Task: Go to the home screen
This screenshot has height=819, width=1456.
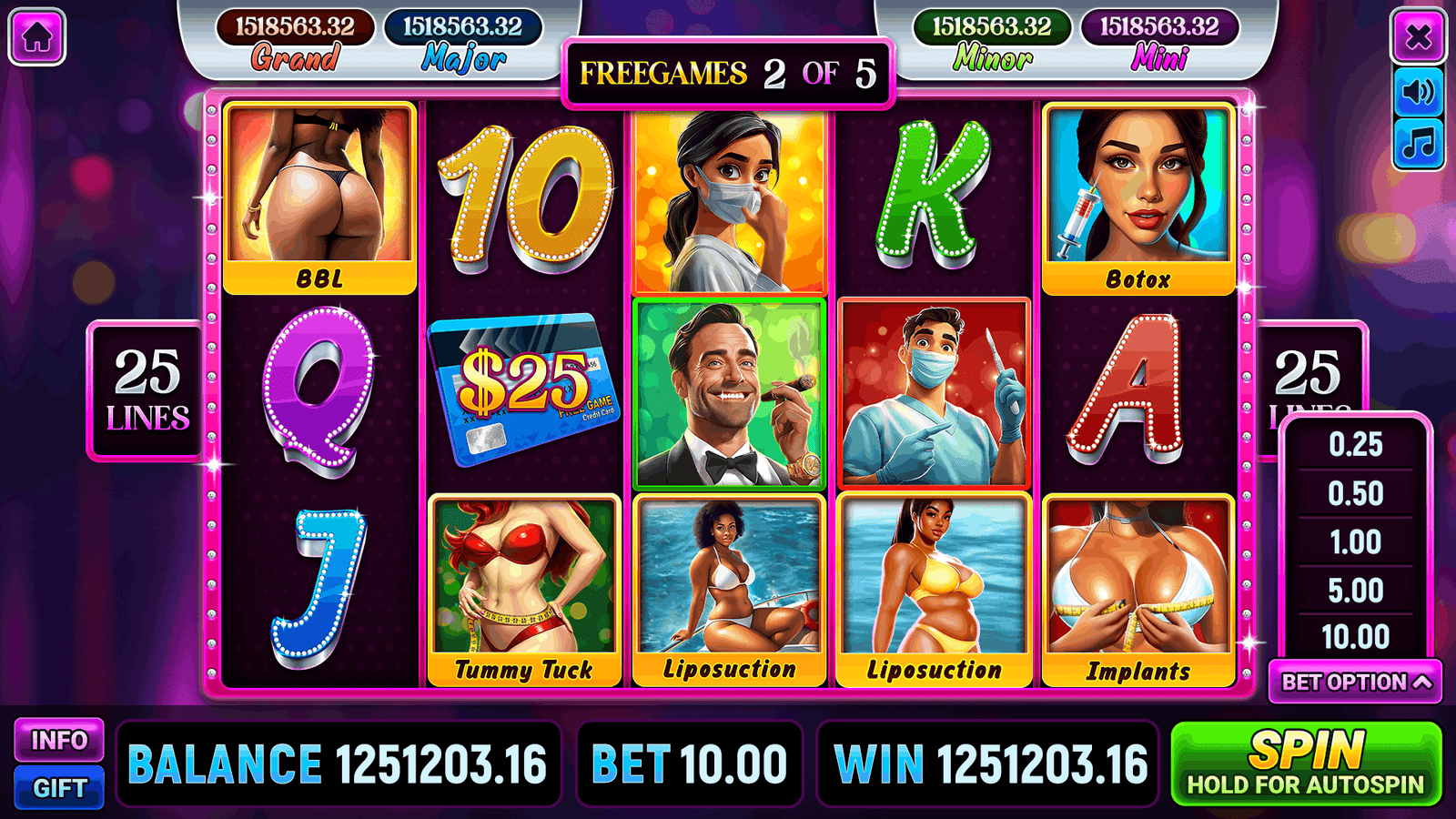Action: point(36,37)
